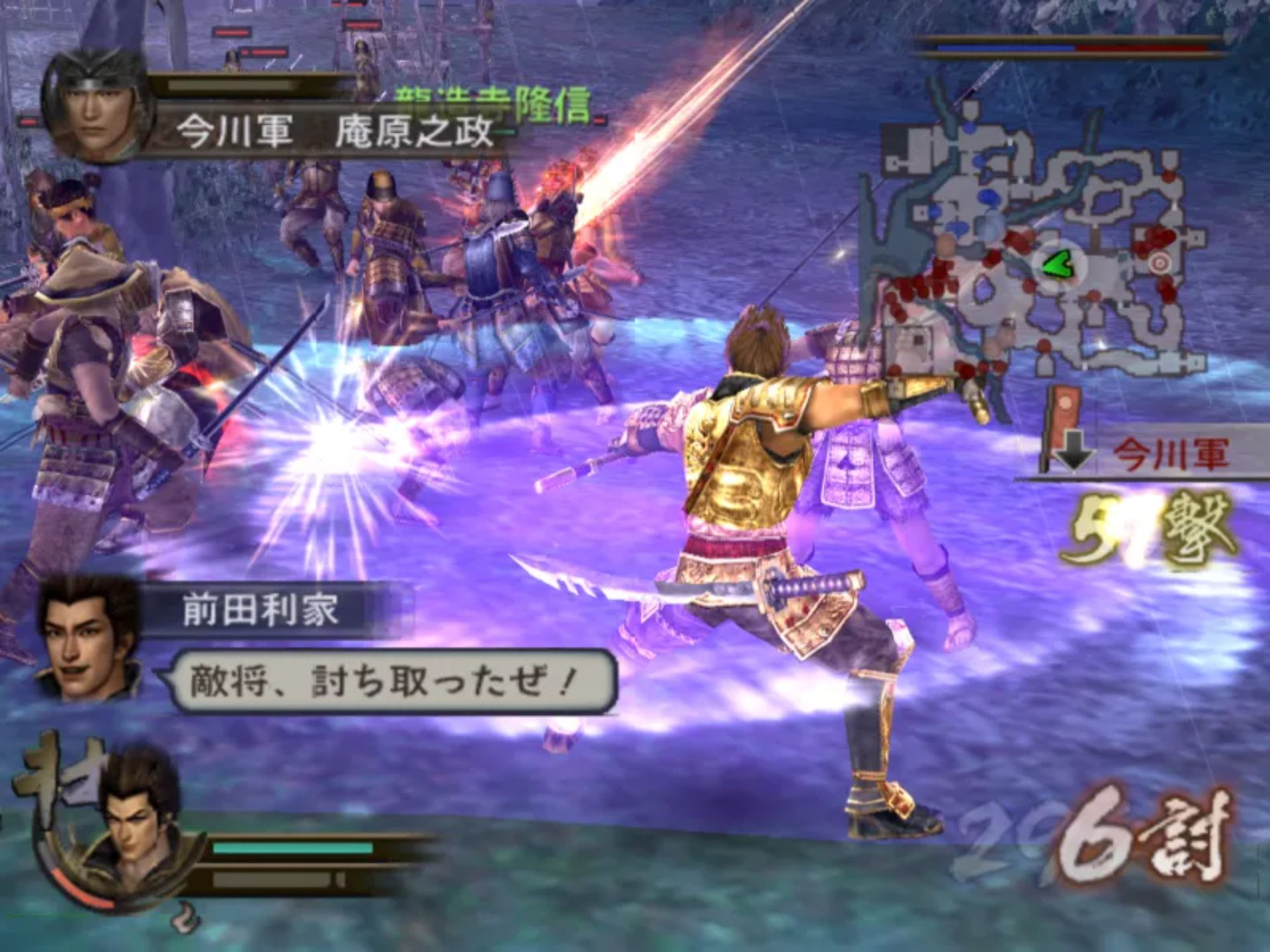Select the green player arrow on the minimap

click(x=1057, y=266)
